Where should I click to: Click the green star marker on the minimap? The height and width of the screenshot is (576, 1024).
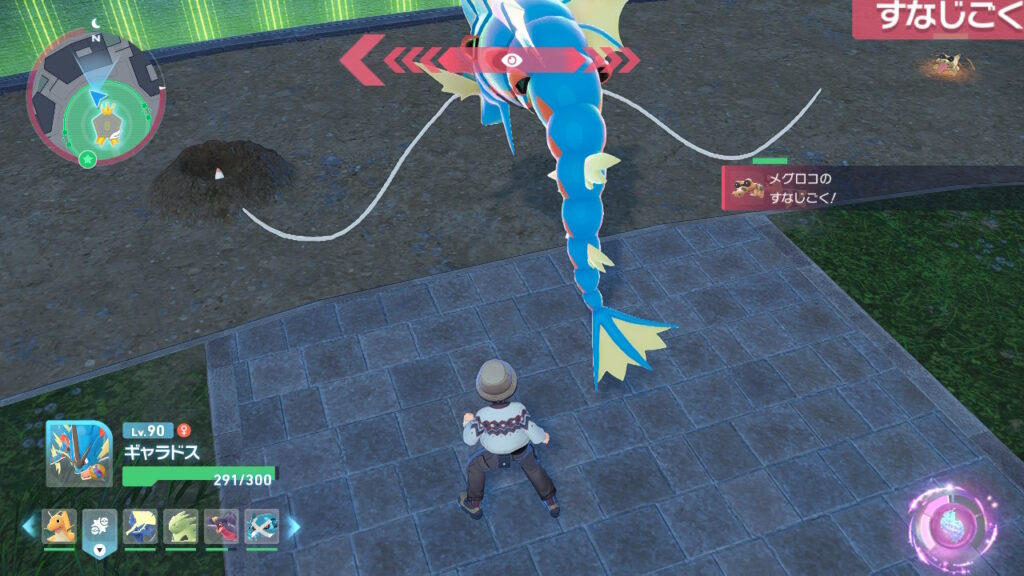[x=88, y=160]
